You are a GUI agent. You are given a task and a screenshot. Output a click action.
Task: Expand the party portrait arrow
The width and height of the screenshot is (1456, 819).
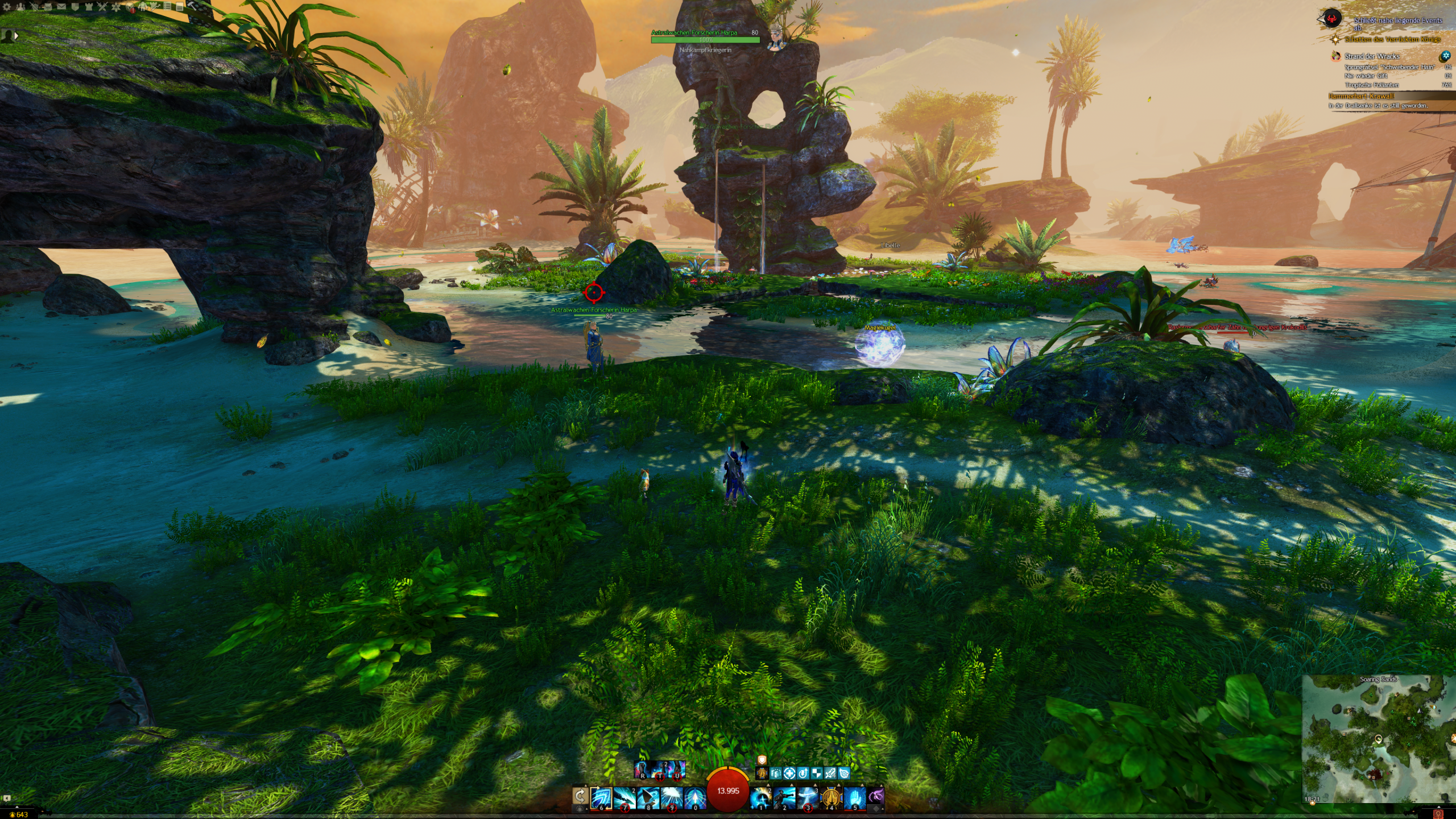(x=16, y=36)
